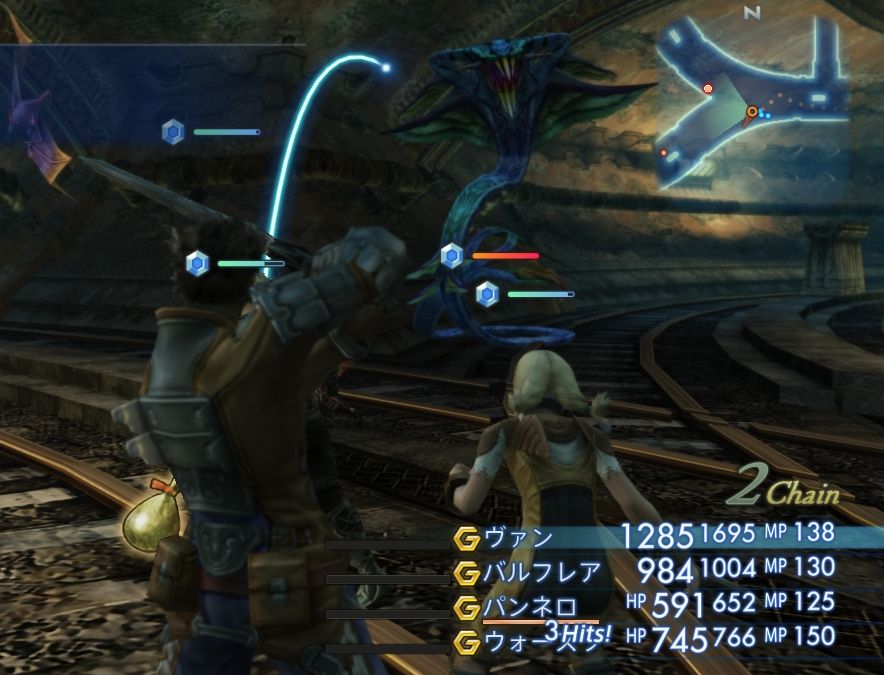The width and height of the screenshot is (884, 675).
Task: Select パンネロ's party row
Action: pos(530,606)
